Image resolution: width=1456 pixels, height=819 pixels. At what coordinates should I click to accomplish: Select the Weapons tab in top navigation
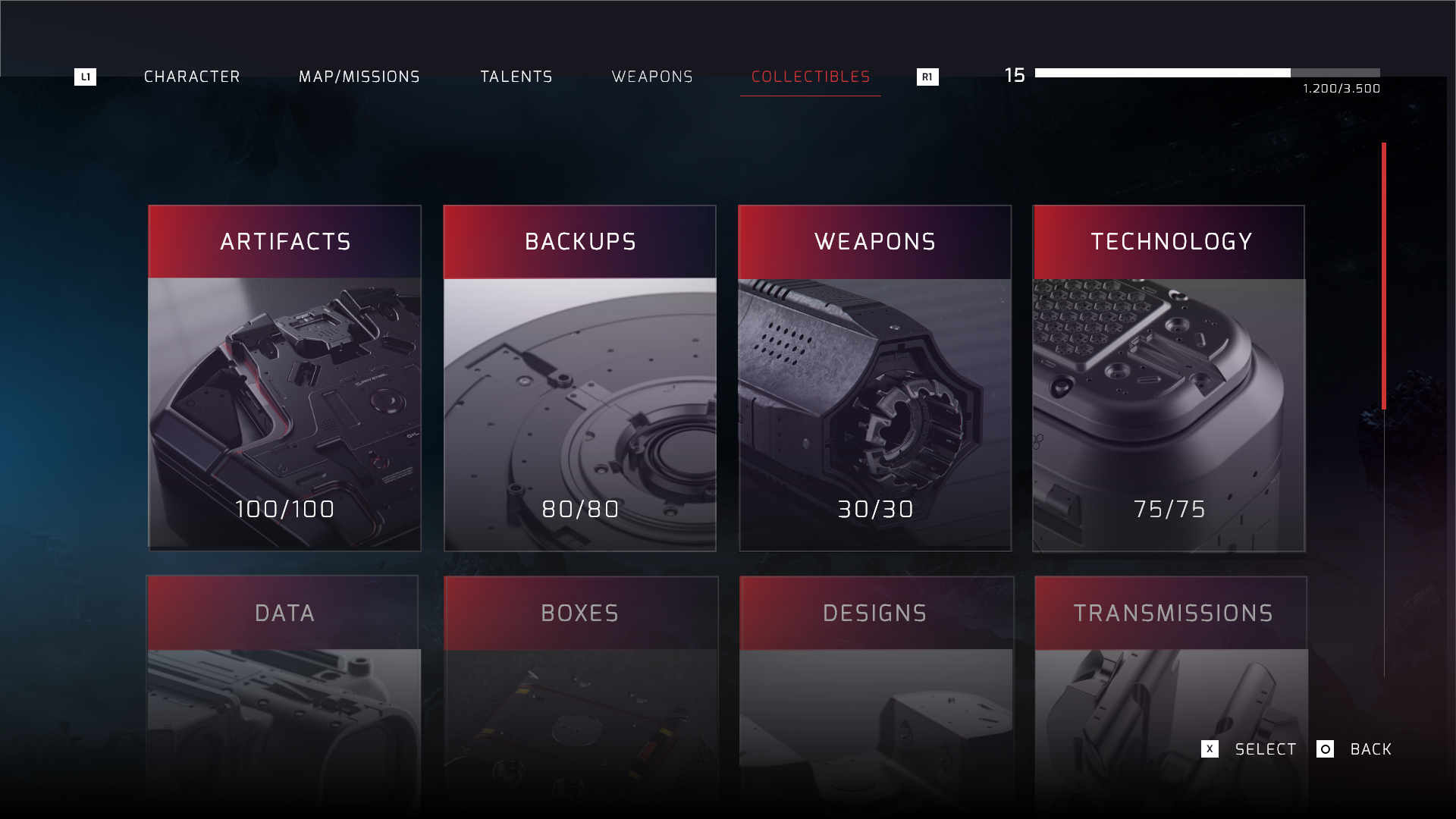[x=652, y=77]
